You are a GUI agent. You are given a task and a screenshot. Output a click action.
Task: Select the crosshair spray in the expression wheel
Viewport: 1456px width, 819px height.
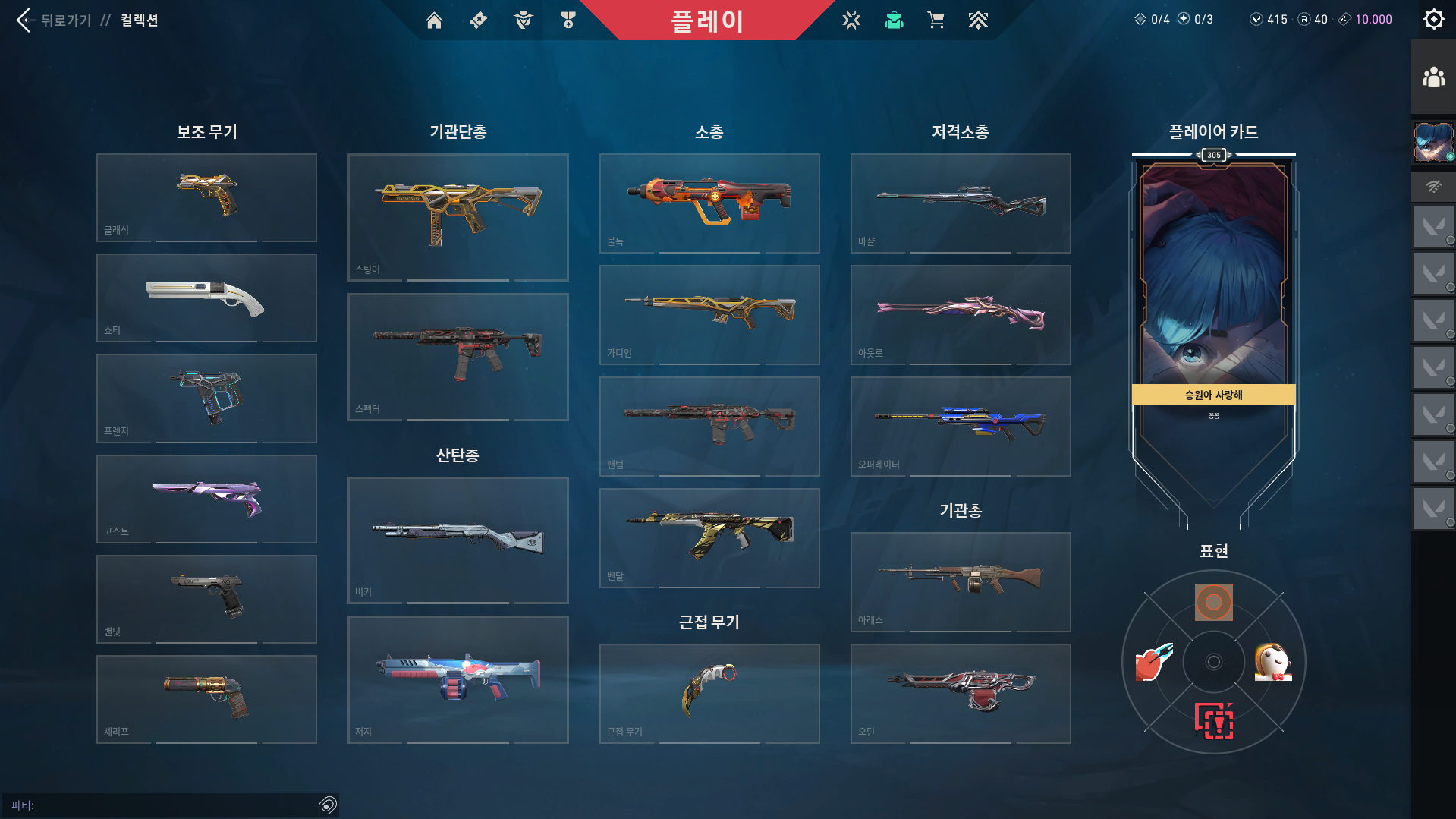[x=1213, y=602]
